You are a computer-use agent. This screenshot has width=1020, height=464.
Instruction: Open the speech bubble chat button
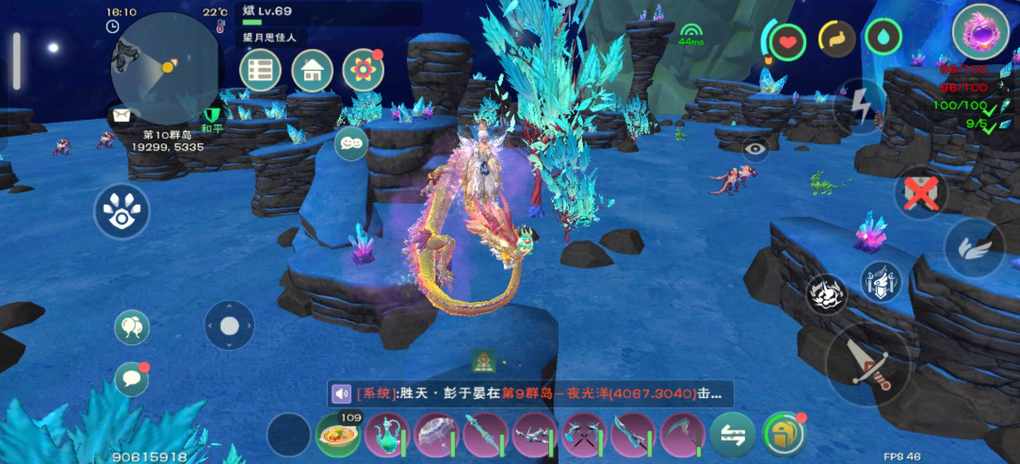(131, 379)
